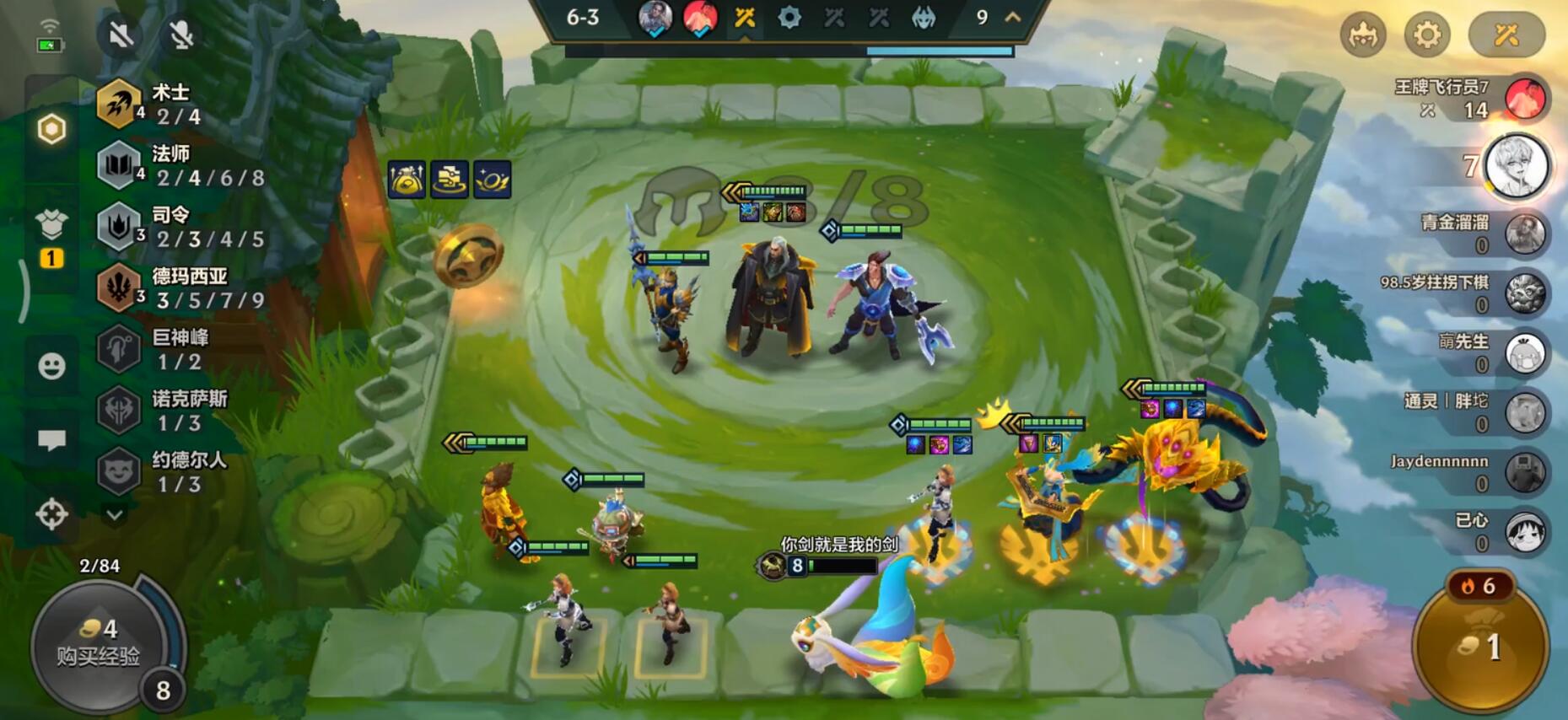Viewport: 1568px width, 720px height.
Task: Open the emote smiley face button
Action: coord(51,366)
